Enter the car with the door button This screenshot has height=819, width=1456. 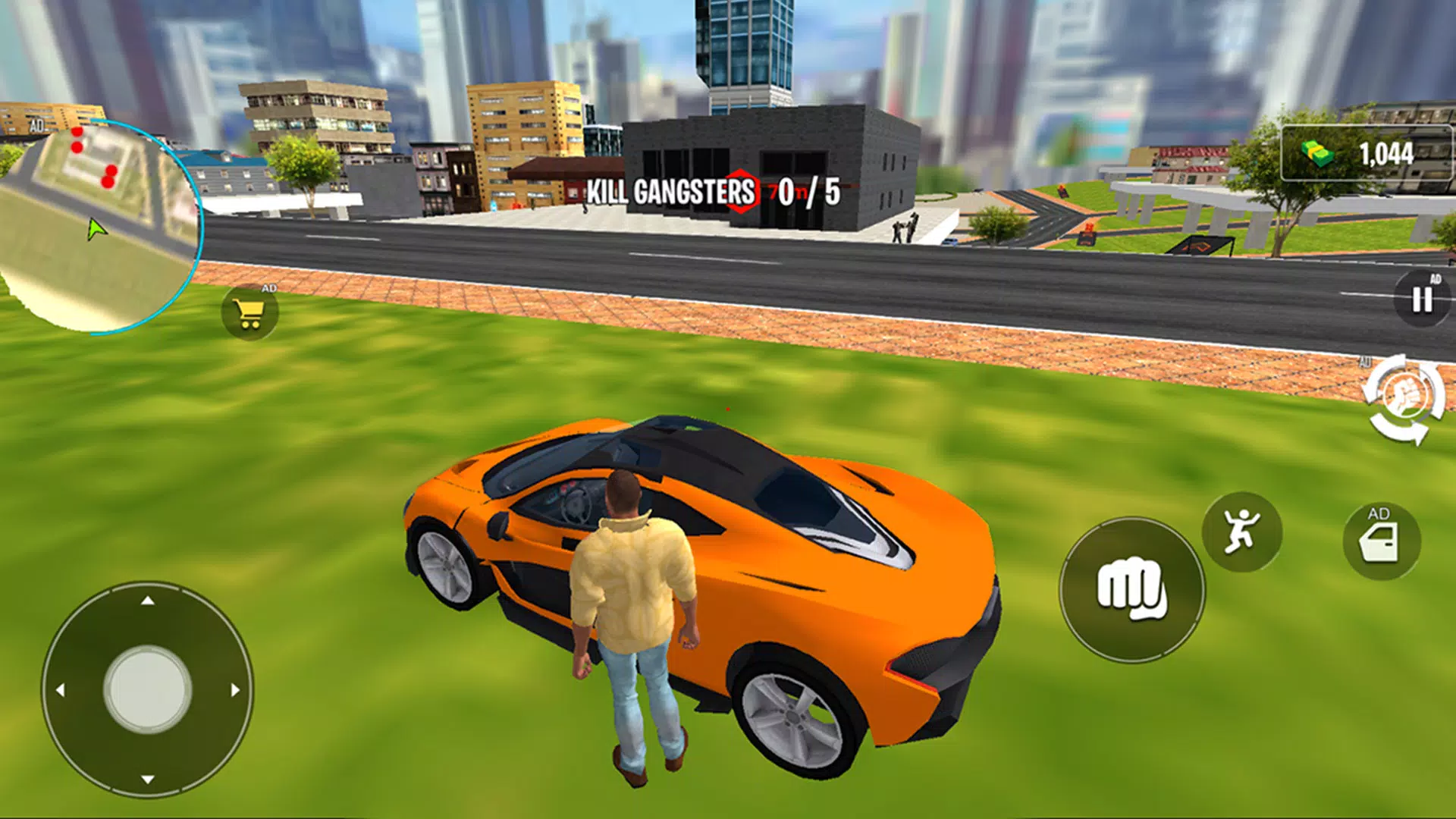[1381, 541]
